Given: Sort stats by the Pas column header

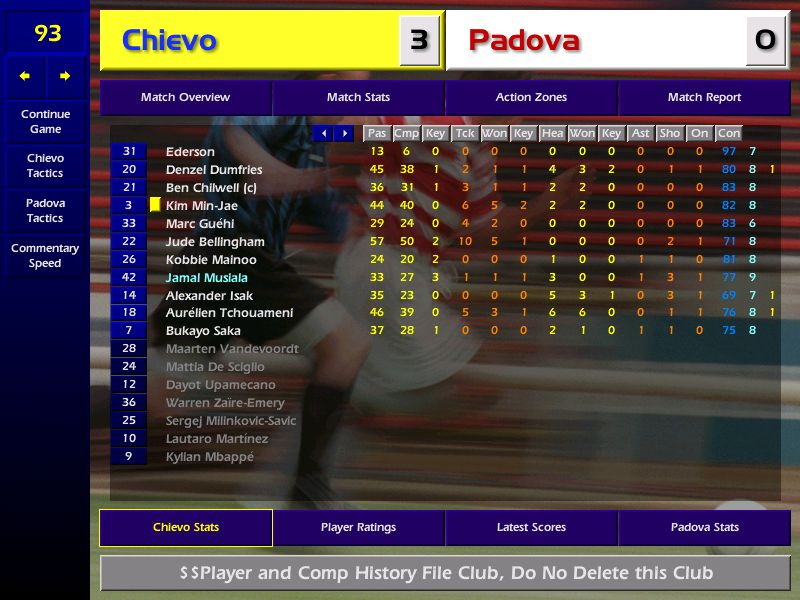Looking at the screenshot, I should (x=376, y=133).
